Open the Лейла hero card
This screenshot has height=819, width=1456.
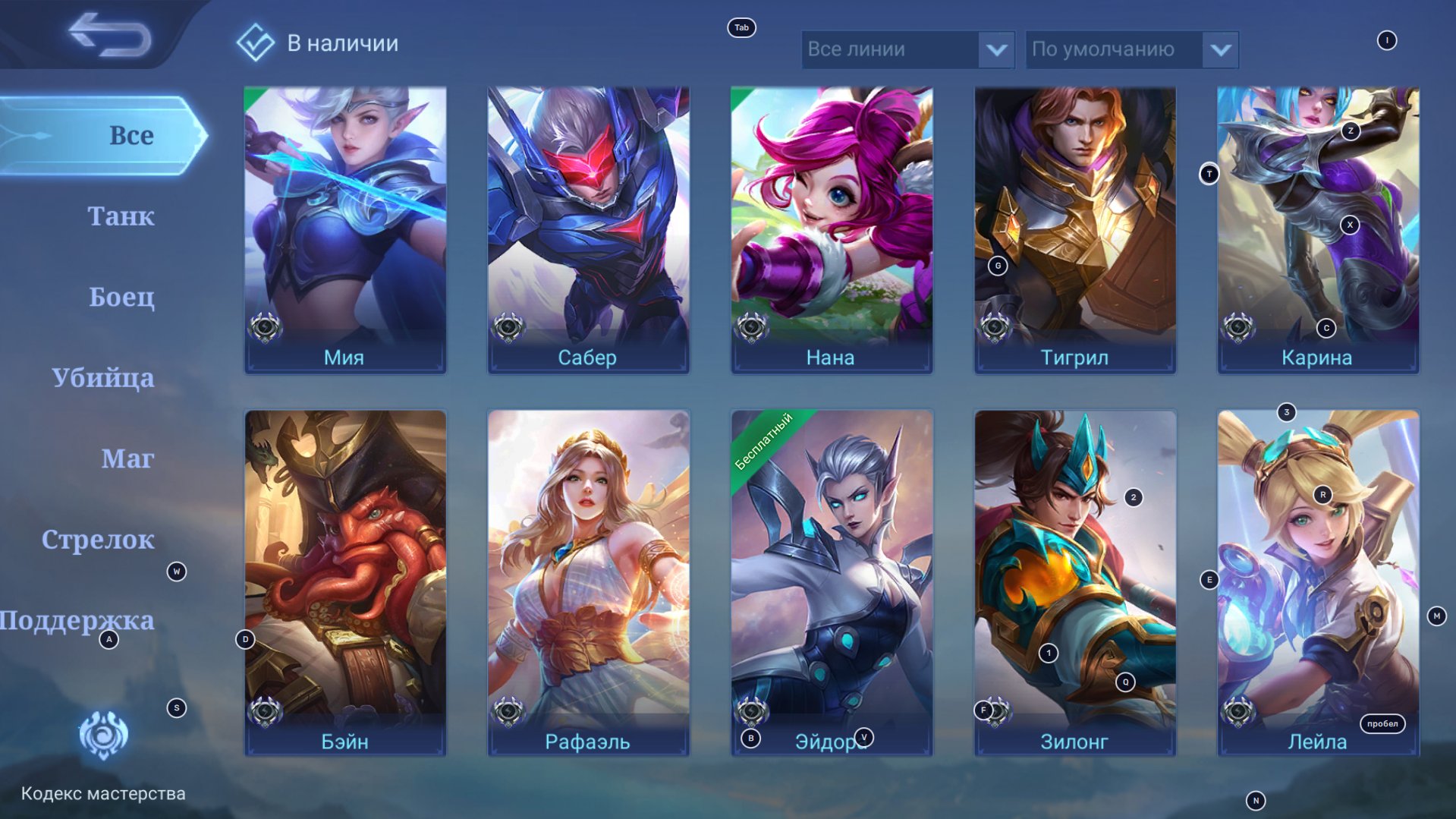click(1318, 582)
